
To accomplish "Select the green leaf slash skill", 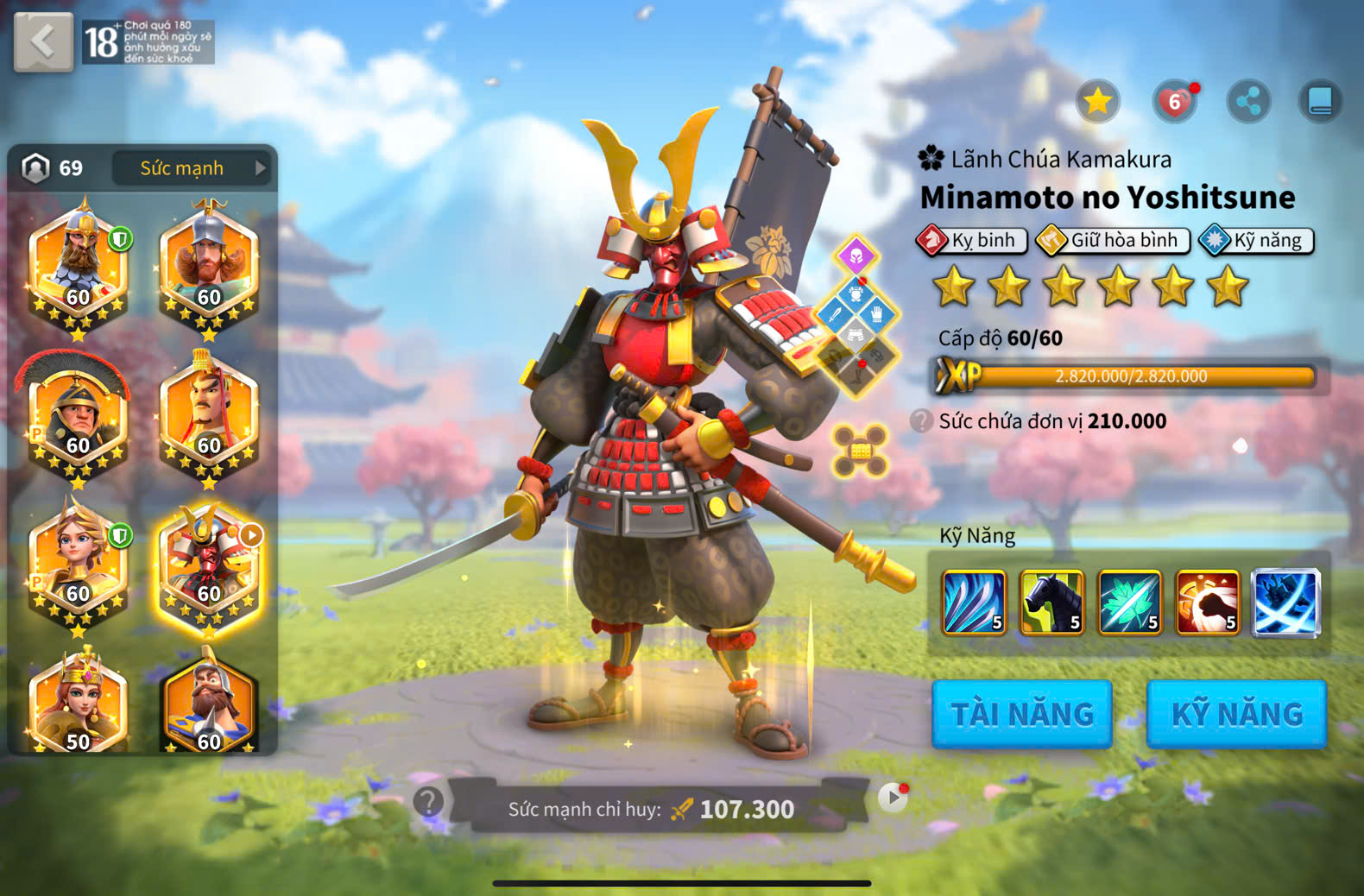I will 1129,603.
